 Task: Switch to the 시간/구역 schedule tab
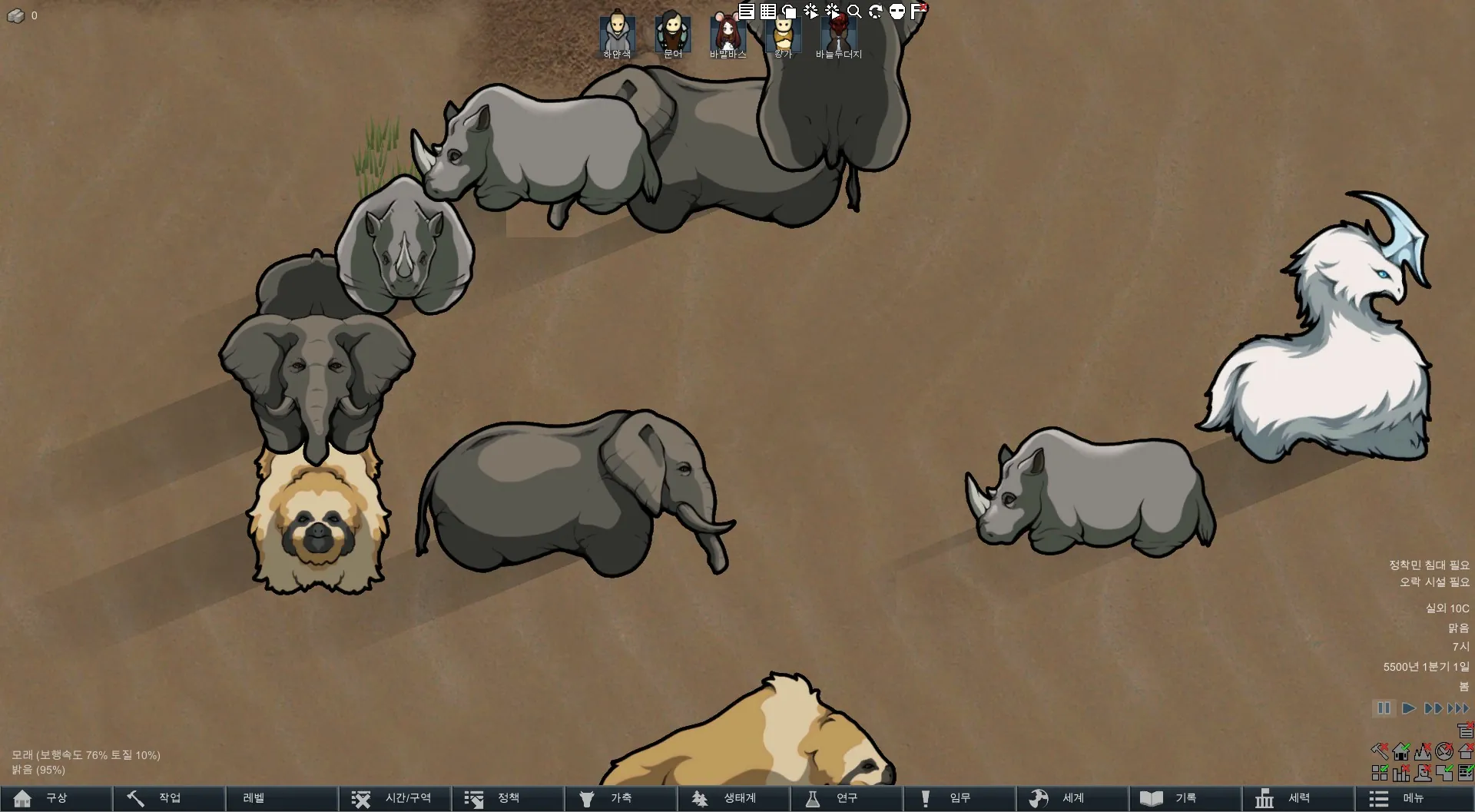(395, 798)
